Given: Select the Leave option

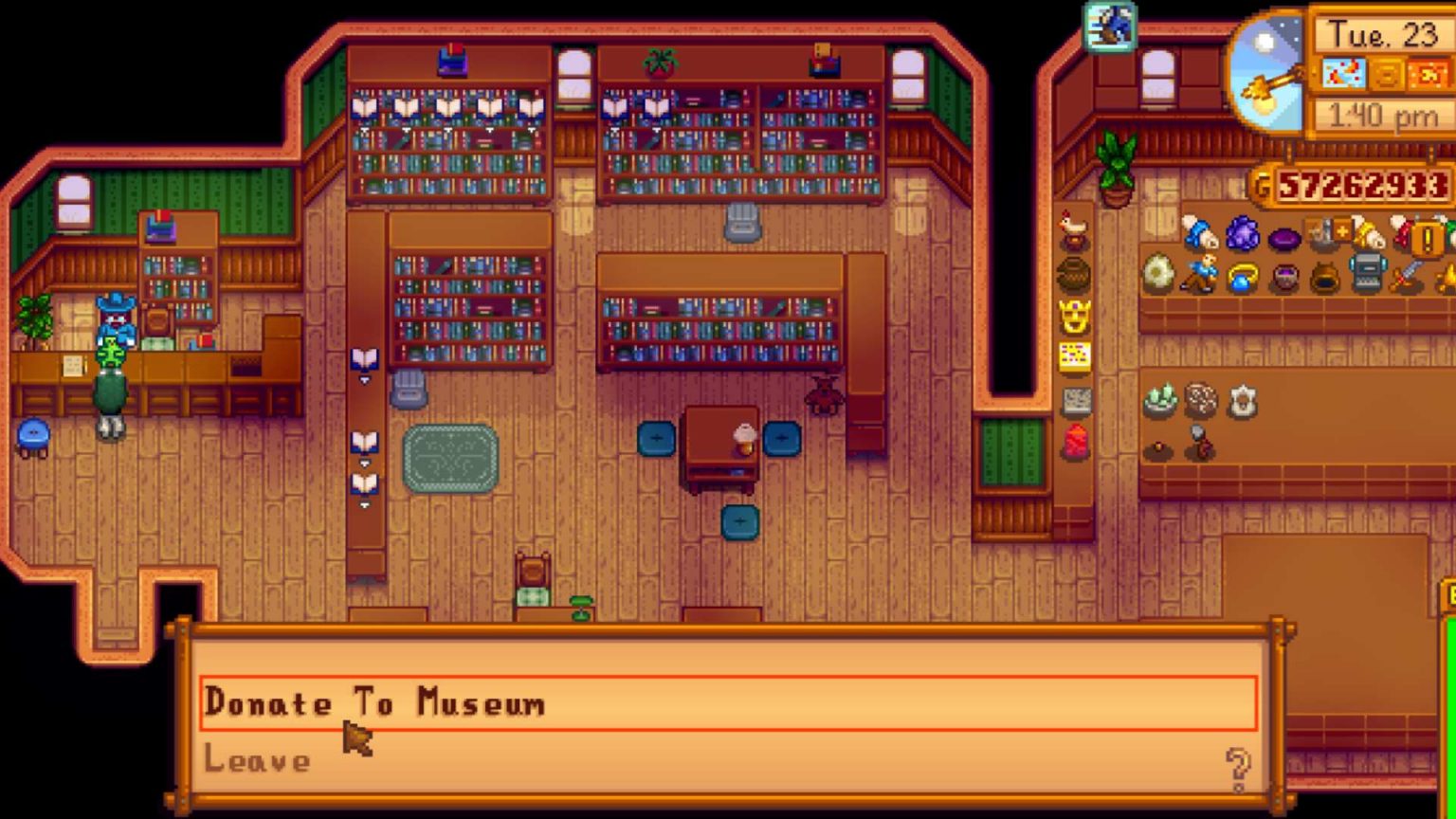Looking at the screenshot, I should 258,758.
